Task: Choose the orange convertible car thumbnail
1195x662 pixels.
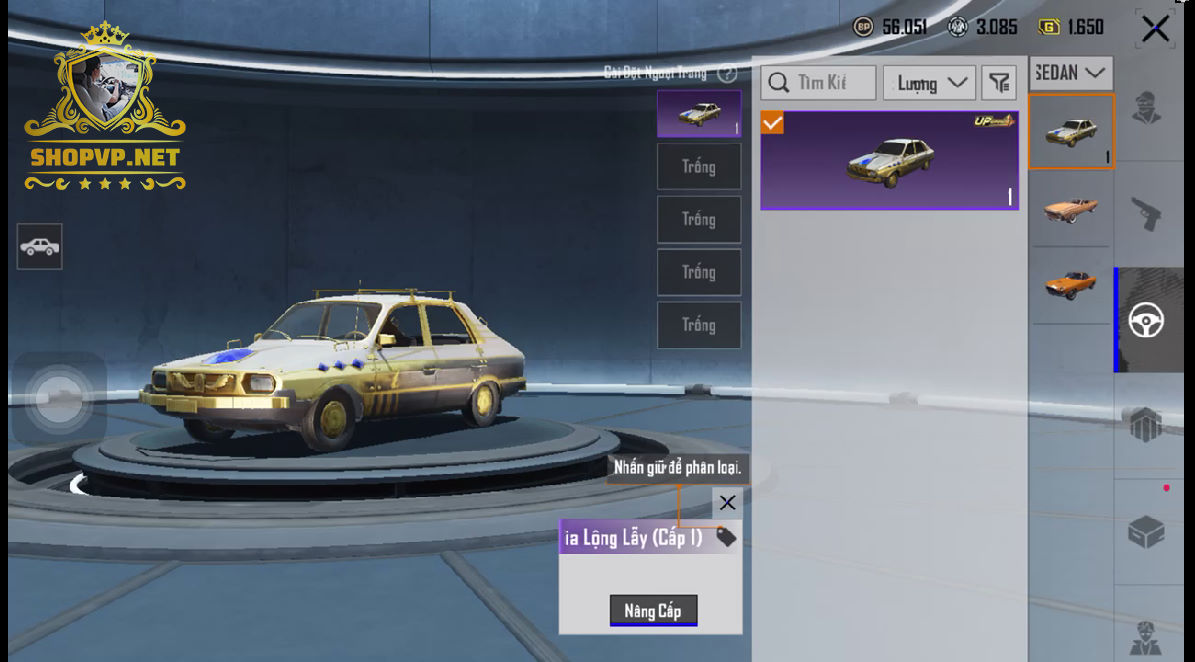Action: 1070,285
